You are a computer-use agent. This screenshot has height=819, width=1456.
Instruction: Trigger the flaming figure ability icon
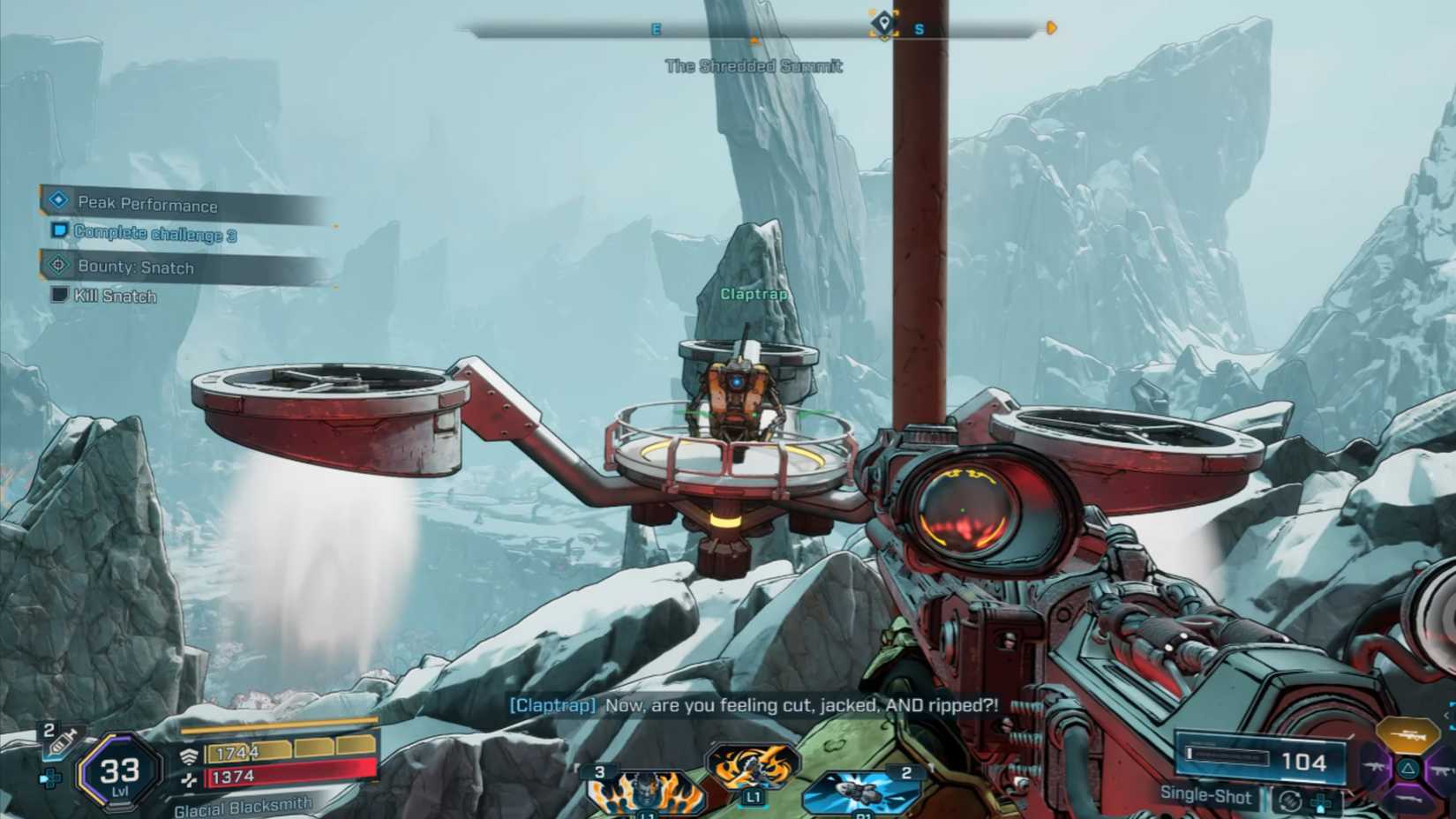[645, 790]
